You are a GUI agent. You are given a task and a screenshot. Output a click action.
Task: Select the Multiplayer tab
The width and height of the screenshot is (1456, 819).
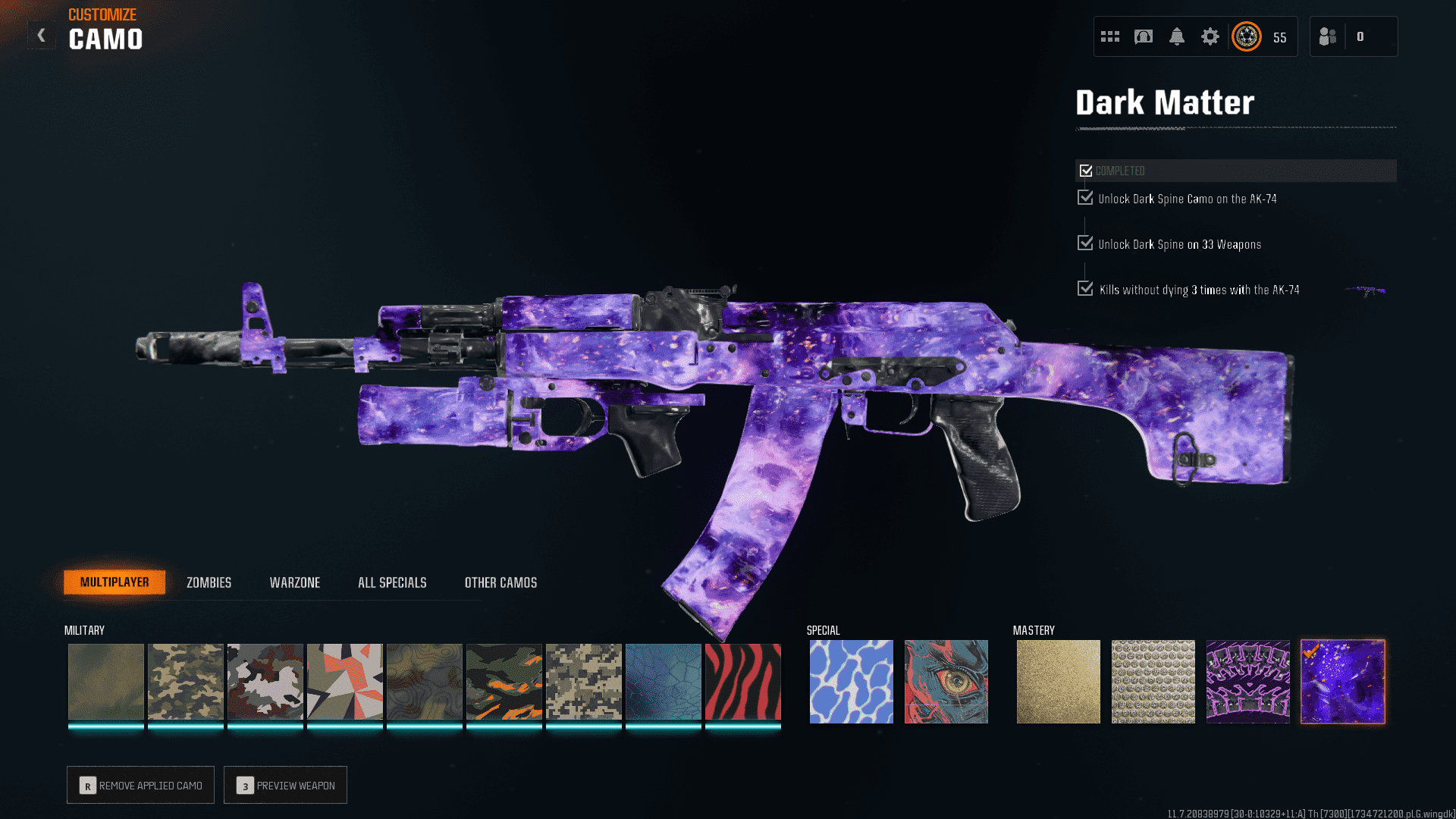coord(115,582)
